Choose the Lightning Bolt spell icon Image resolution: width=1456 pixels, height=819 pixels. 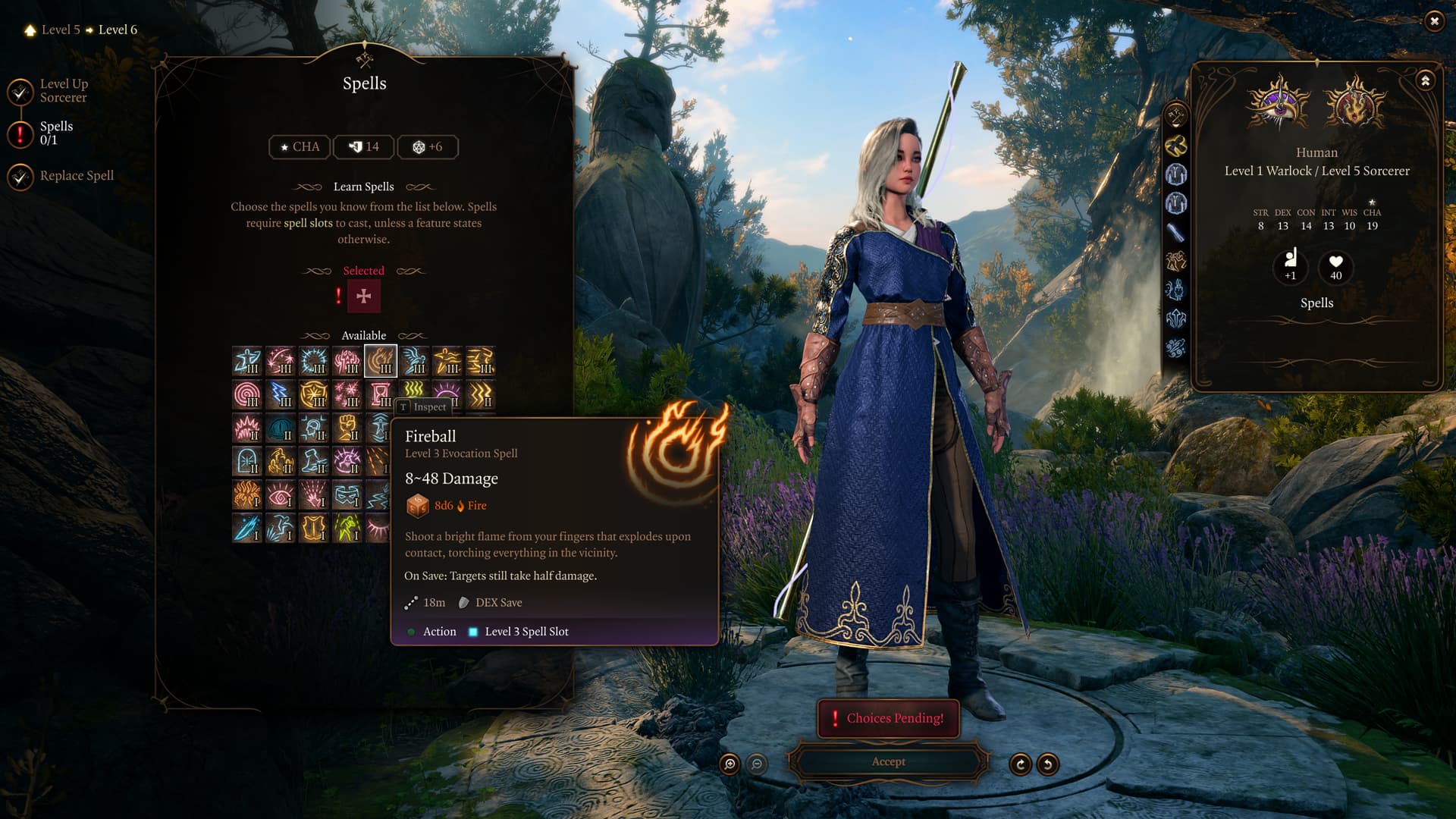tap(281, 394)
